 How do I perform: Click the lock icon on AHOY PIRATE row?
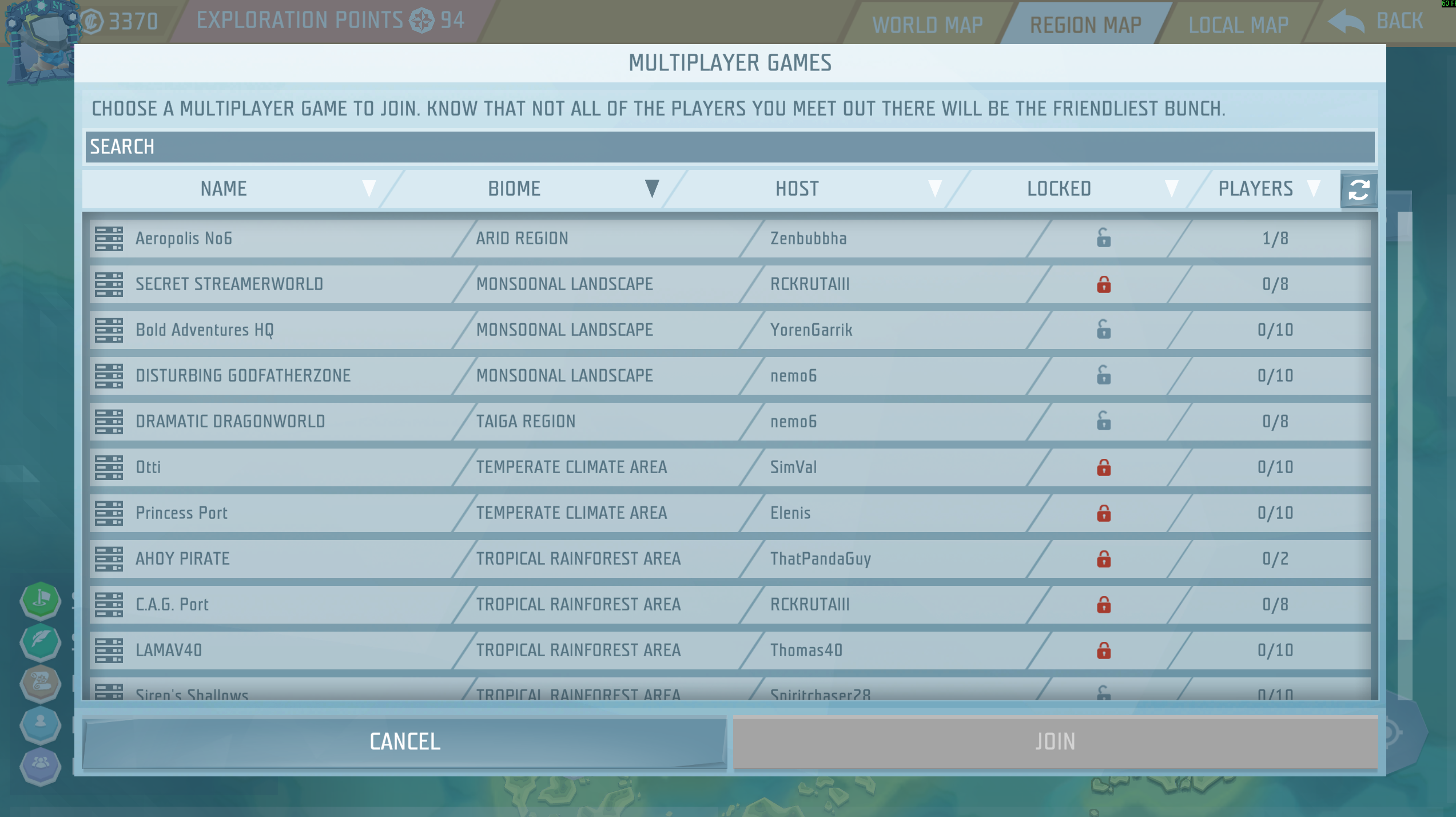pyautogui.click(x=1103, y=558)
